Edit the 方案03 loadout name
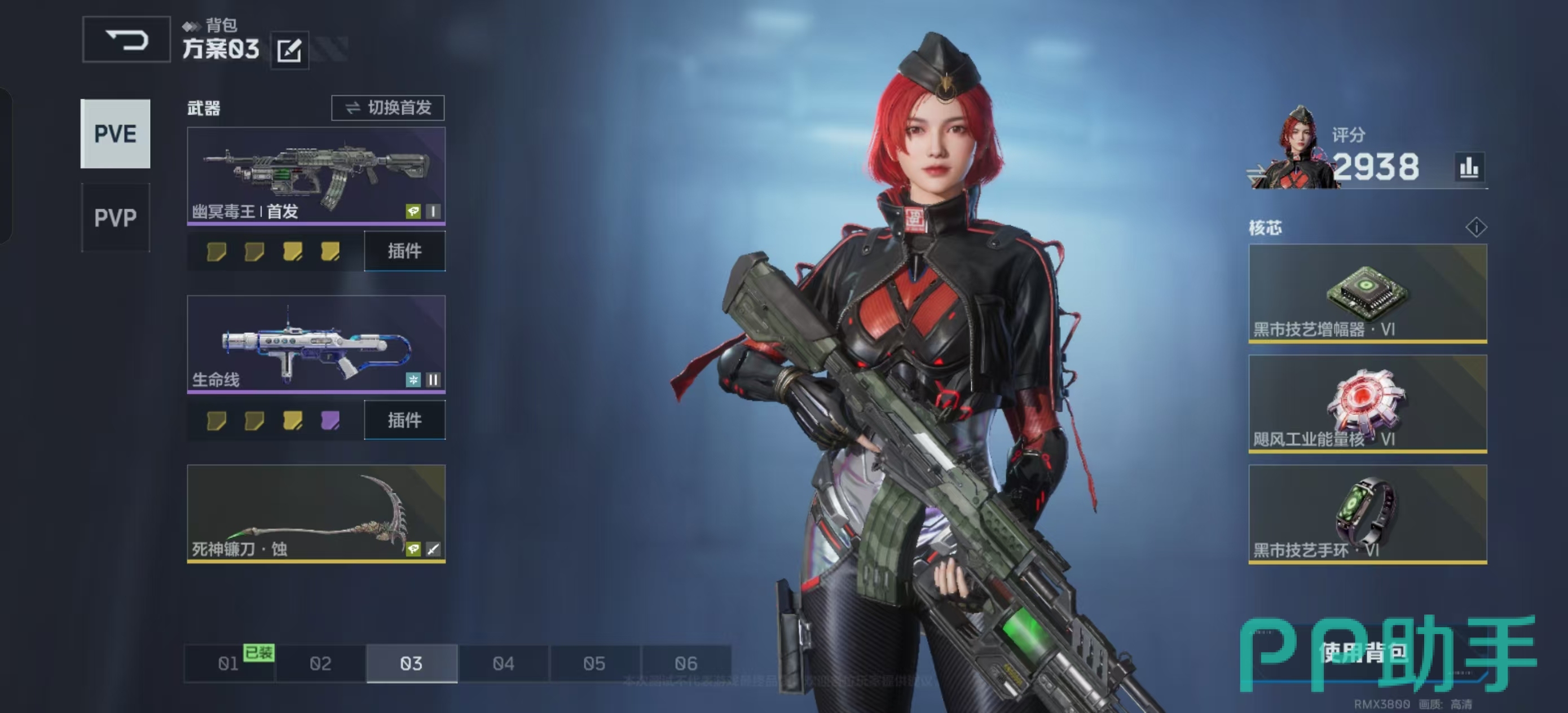Screen dimensions: 1568x713 (x=289, y=50)
